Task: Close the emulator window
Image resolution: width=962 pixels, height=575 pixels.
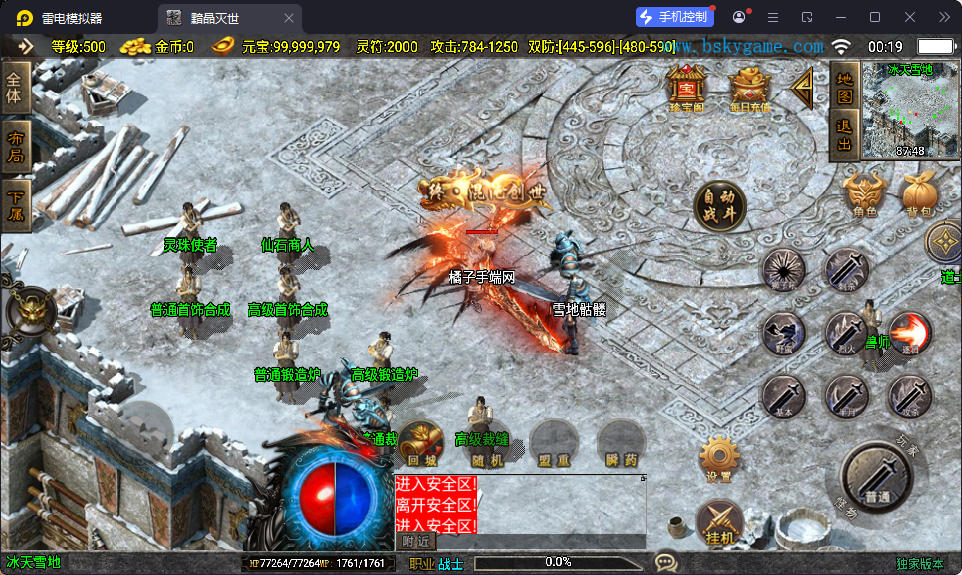Action: click(910, 17)
